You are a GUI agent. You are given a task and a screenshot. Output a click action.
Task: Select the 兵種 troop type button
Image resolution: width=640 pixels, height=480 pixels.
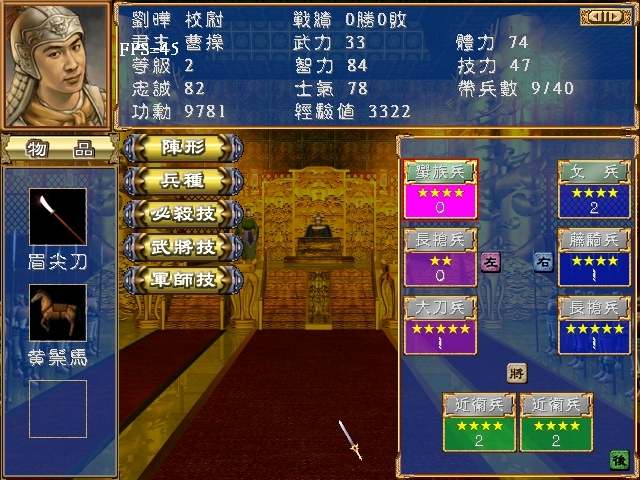pos(183,180)
